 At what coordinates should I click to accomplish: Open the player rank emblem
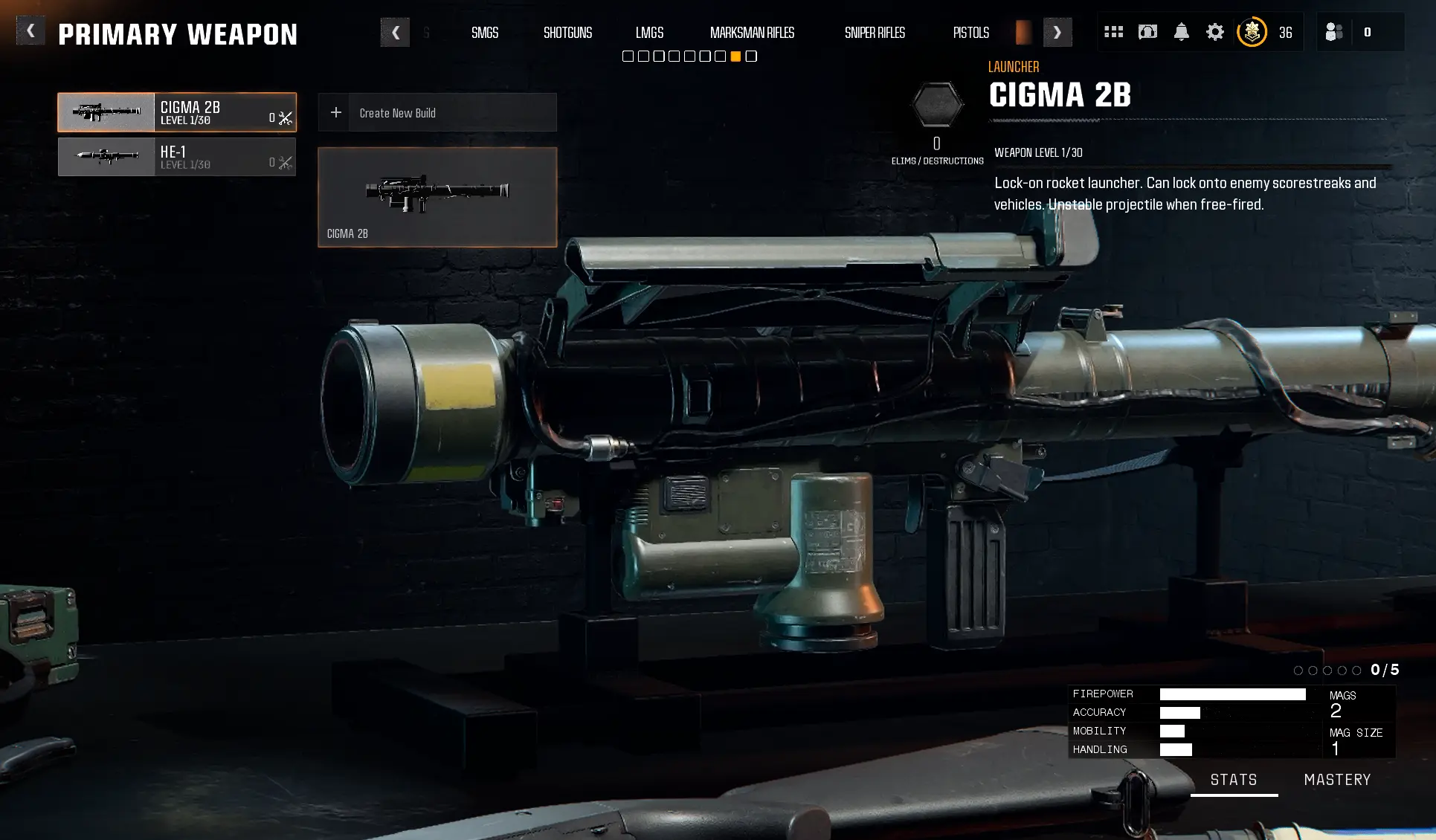pos(1252,32)
